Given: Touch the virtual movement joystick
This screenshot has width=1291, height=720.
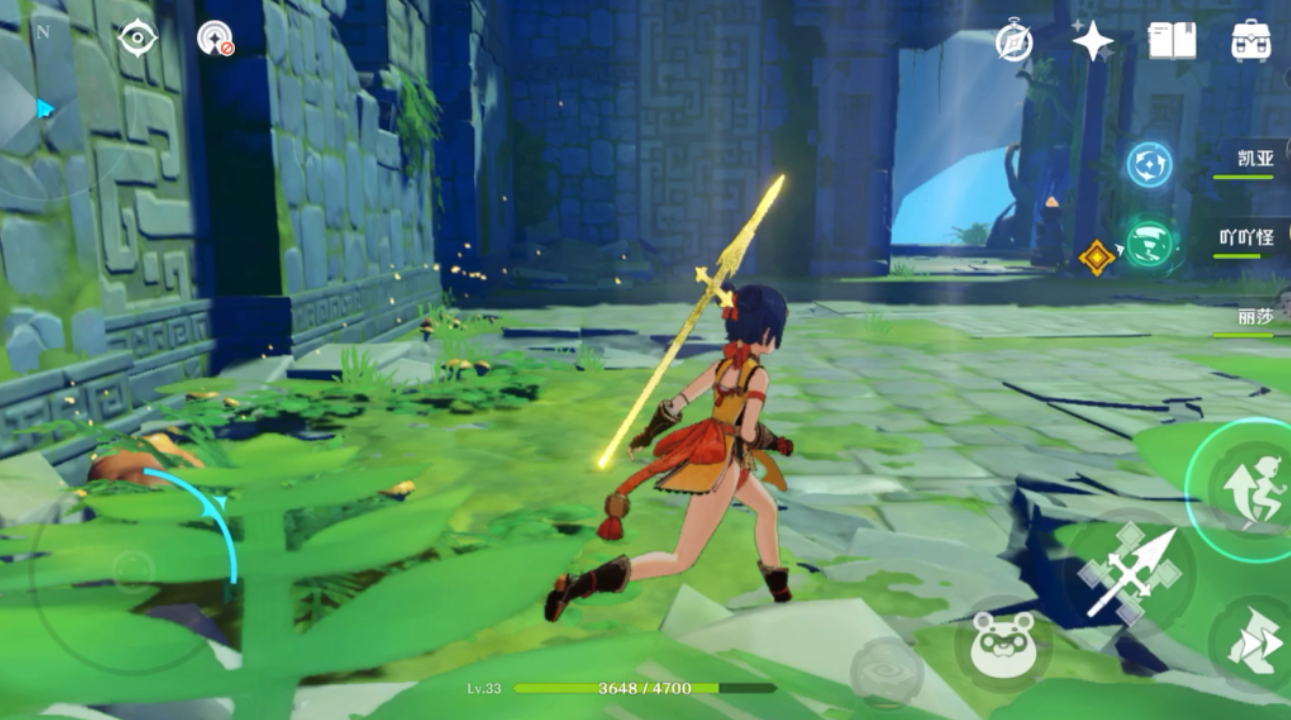Looking at the screenshot, I should tap(133, 571).
